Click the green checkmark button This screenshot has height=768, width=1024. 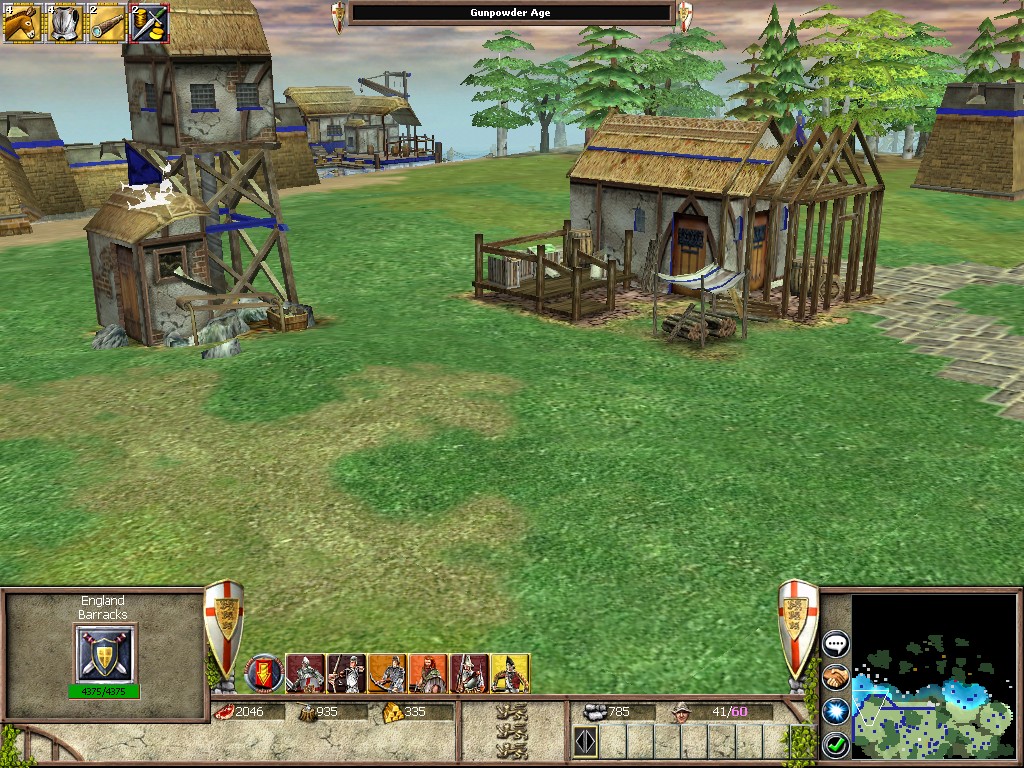click(836, 744)
